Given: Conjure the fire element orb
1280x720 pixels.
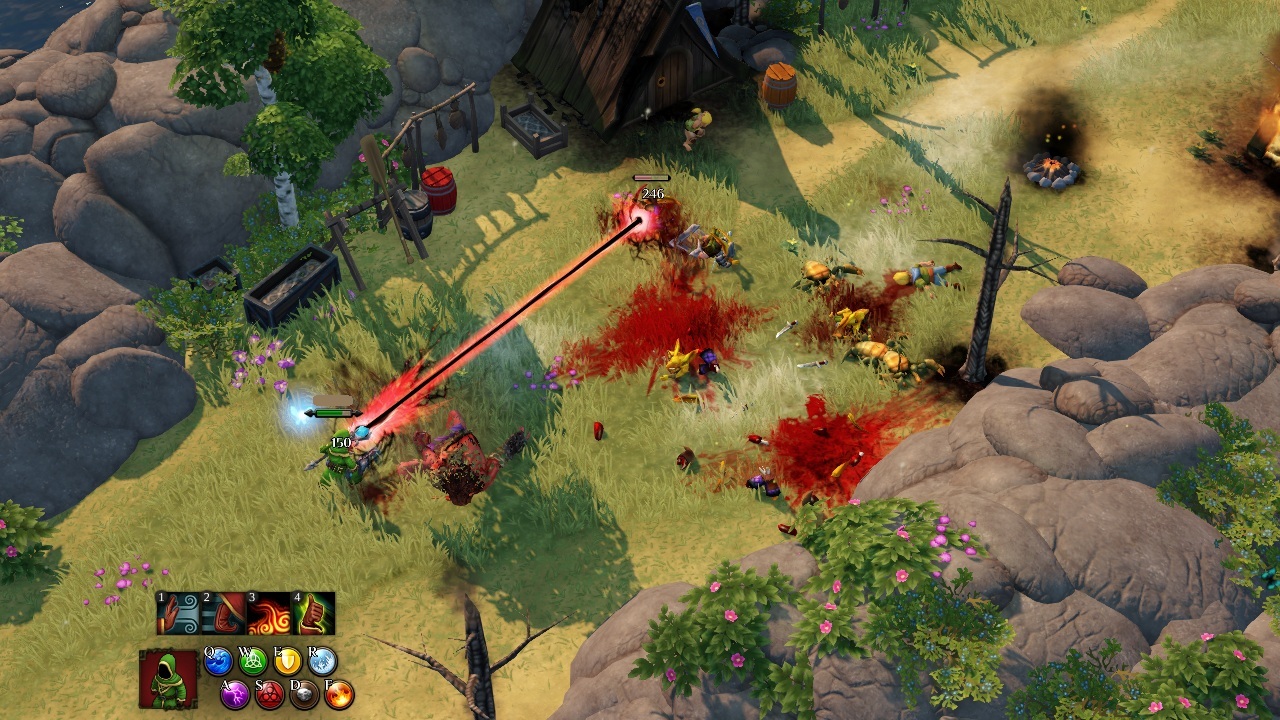Looking at the screenshot, I should coord(339,694).
